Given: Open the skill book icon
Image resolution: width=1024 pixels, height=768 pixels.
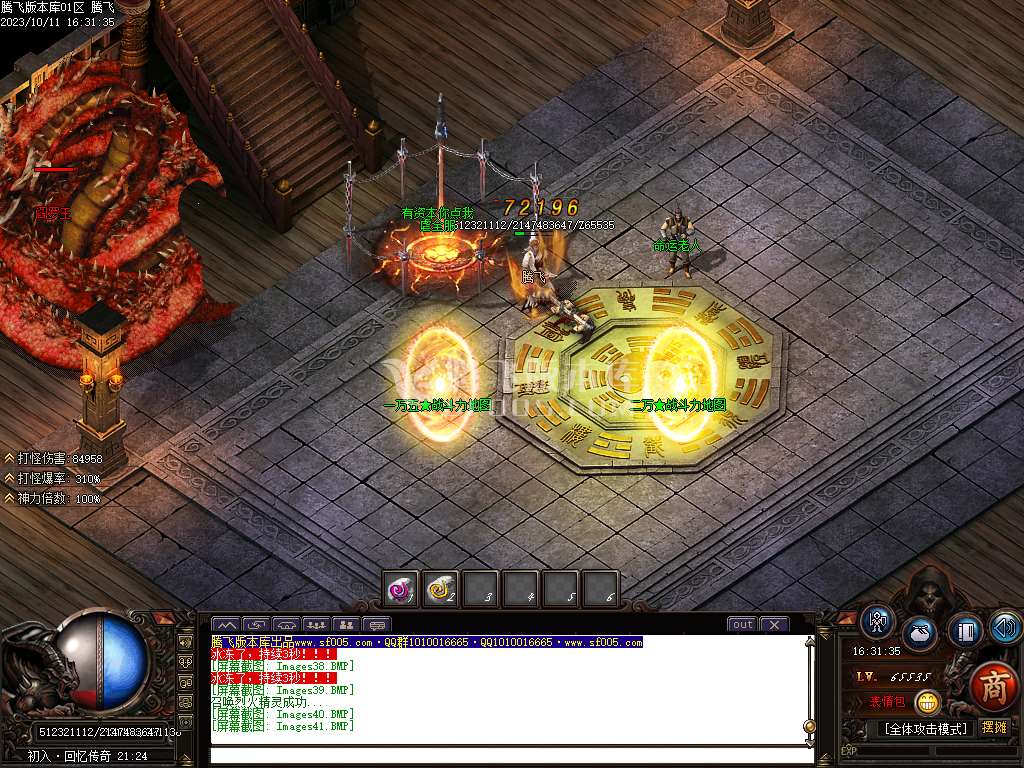Looking at the screenshot, I should tap(965, 630).
